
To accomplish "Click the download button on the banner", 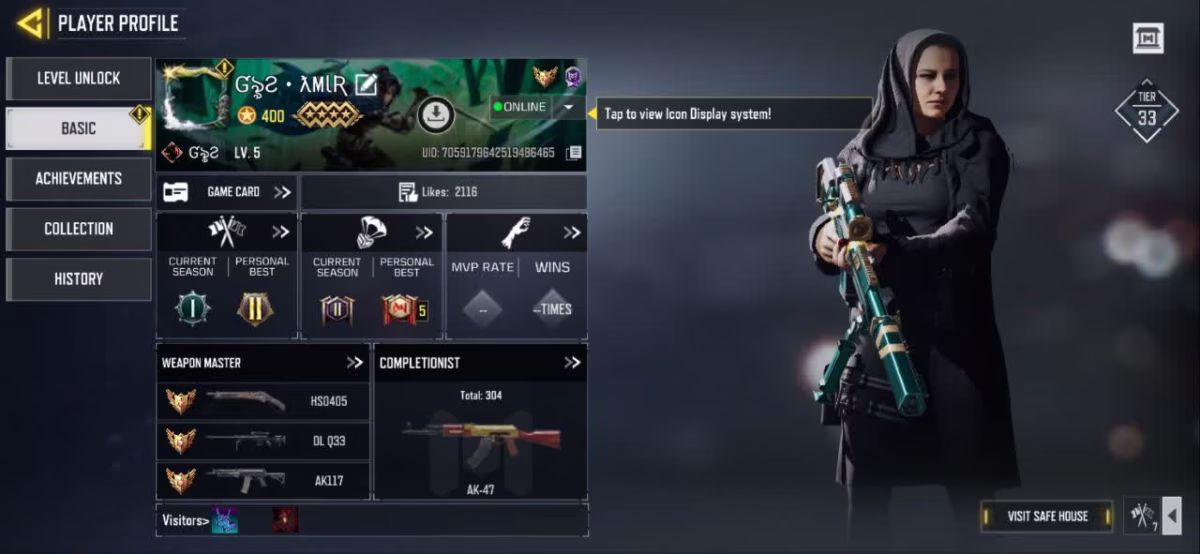I will click(x=435, y=116).
